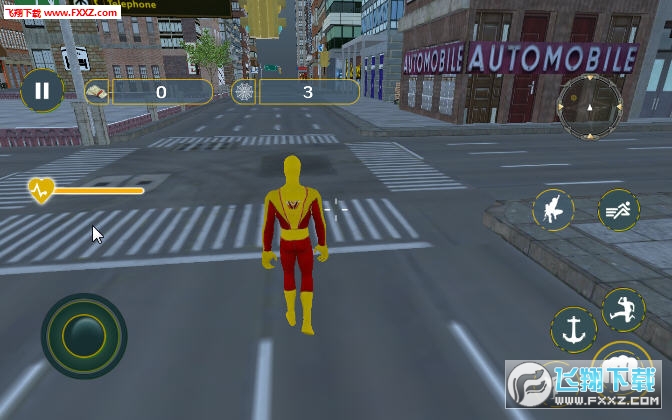672x420 pixels.
Task: Pause the game
Action: coord(41,93)
